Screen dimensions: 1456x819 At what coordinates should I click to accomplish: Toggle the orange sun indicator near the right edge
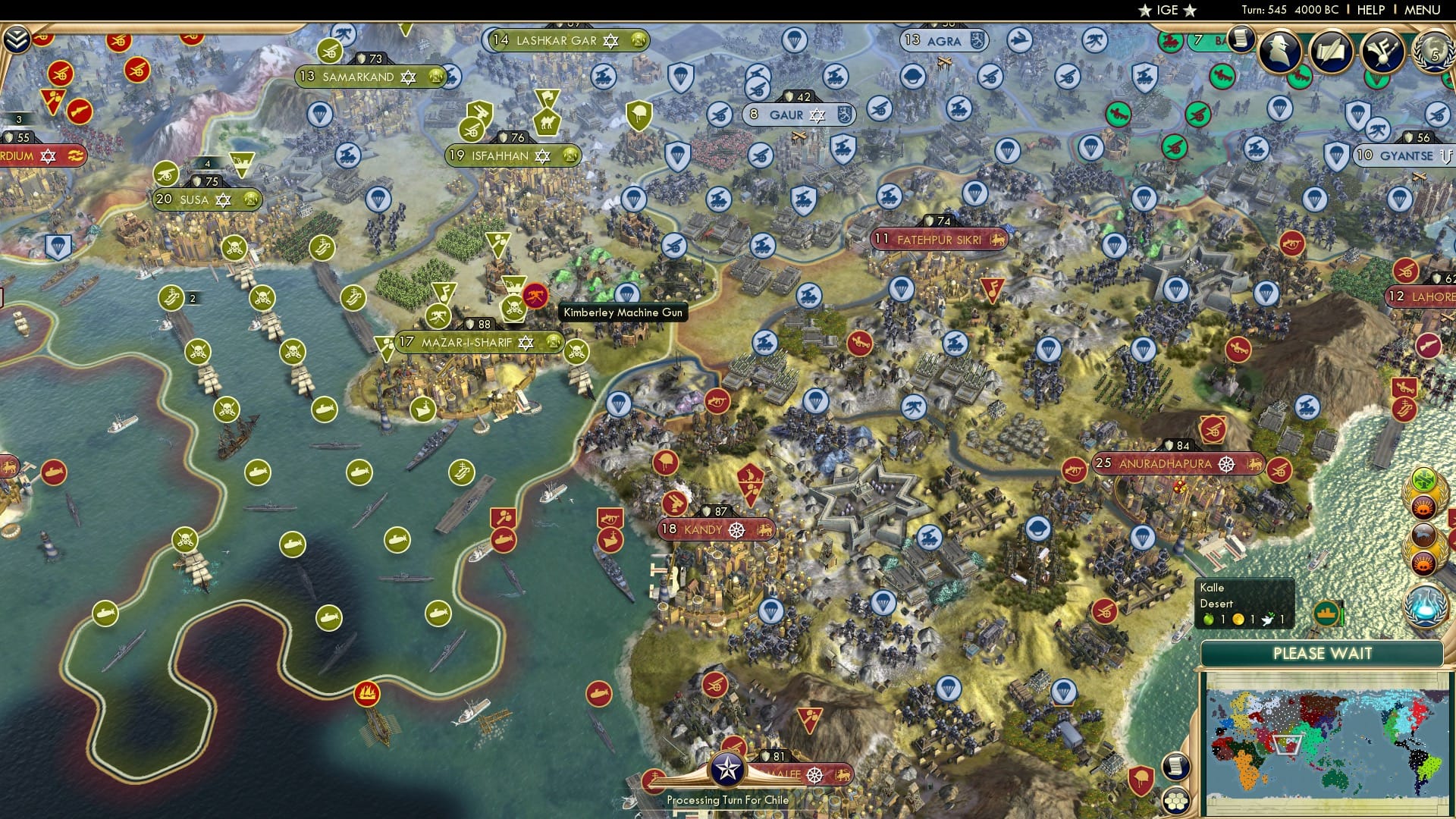pyautogui.click(x=1423, y=508)
